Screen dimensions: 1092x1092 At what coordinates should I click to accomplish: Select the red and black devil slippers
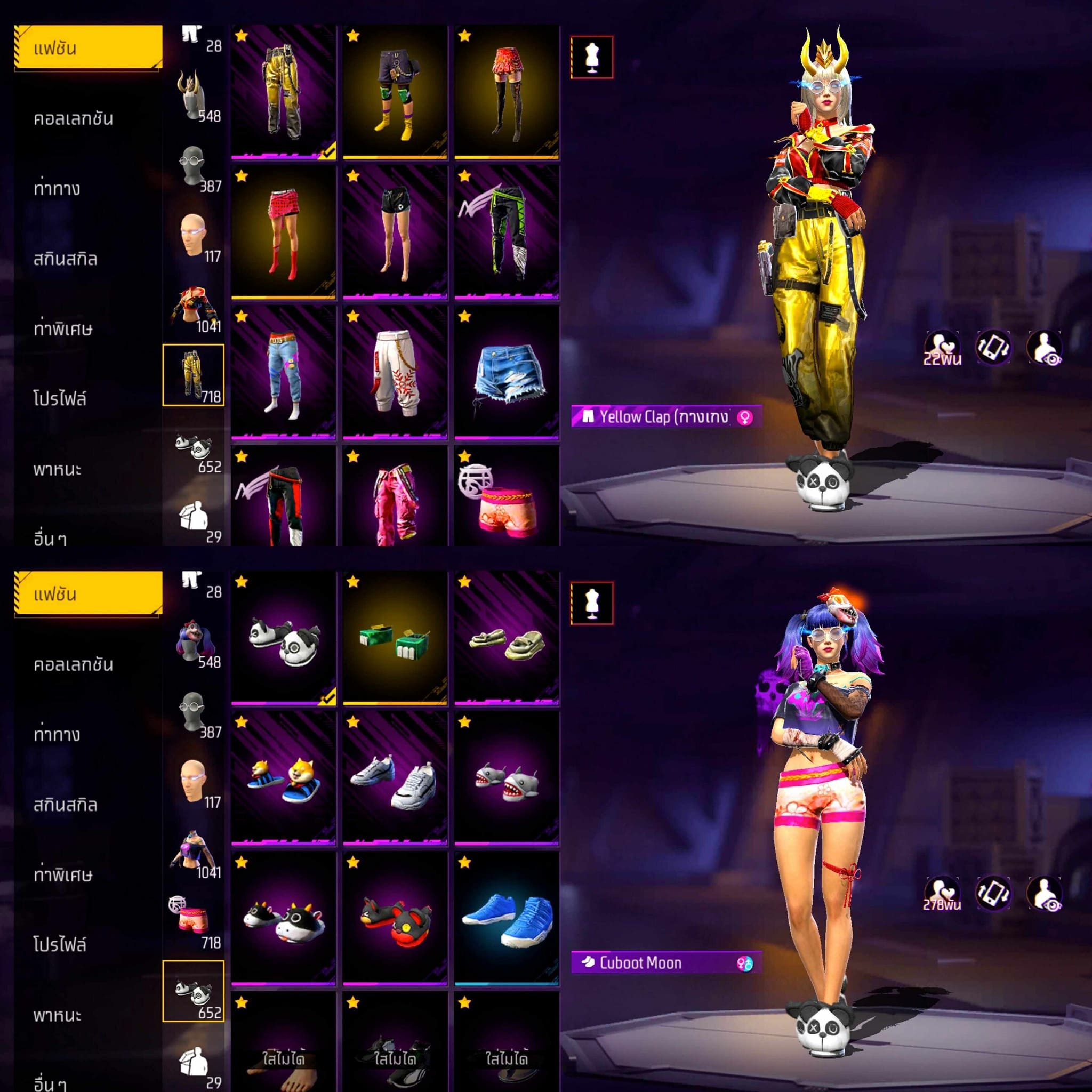tap(395, 919)
